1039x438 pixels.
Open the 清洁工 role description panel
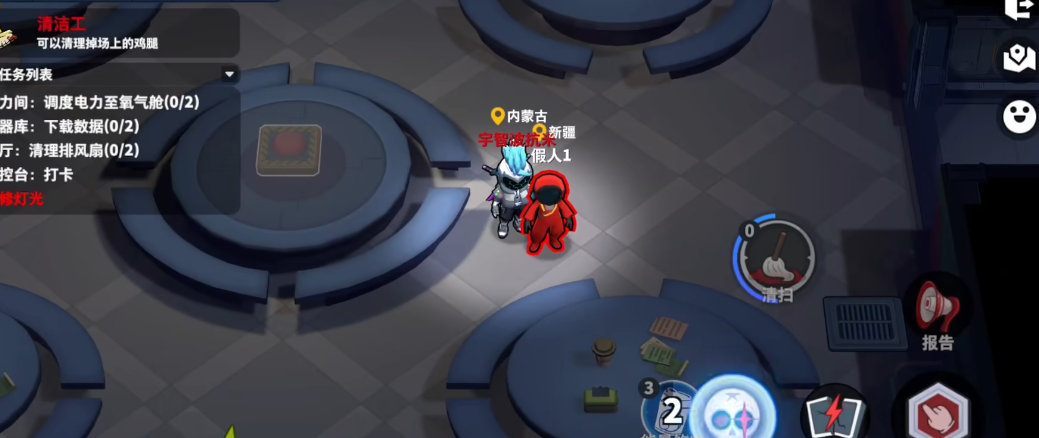click(x=120, y=33)
